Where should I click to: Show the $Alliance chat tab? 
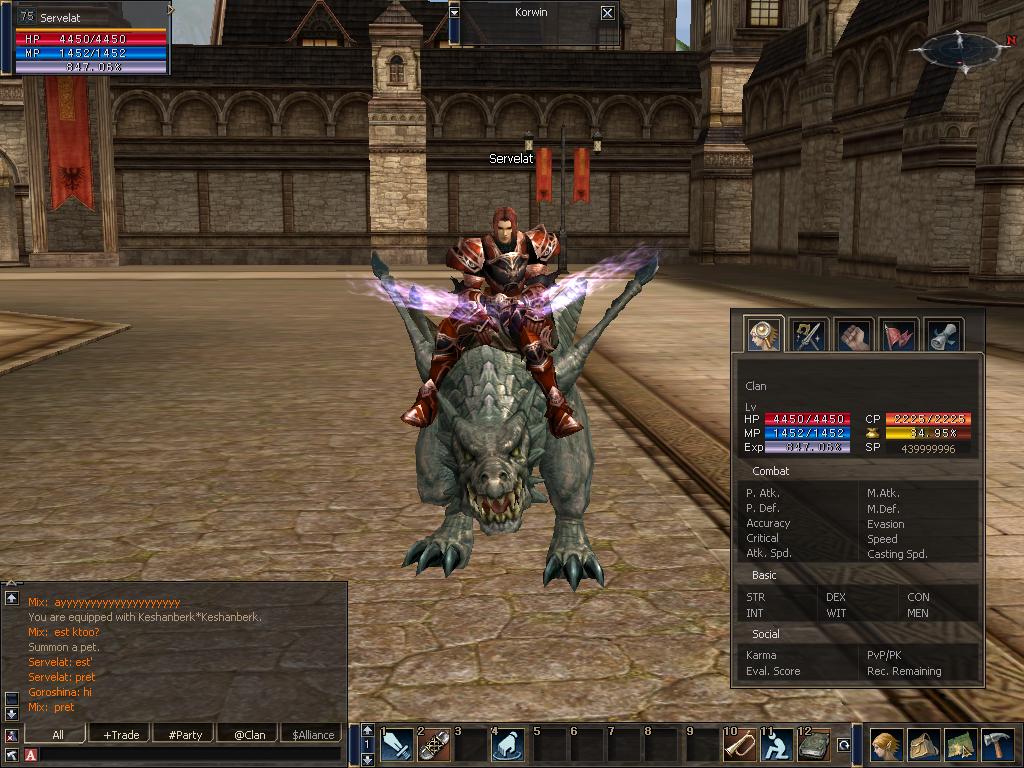coord(313,734)
